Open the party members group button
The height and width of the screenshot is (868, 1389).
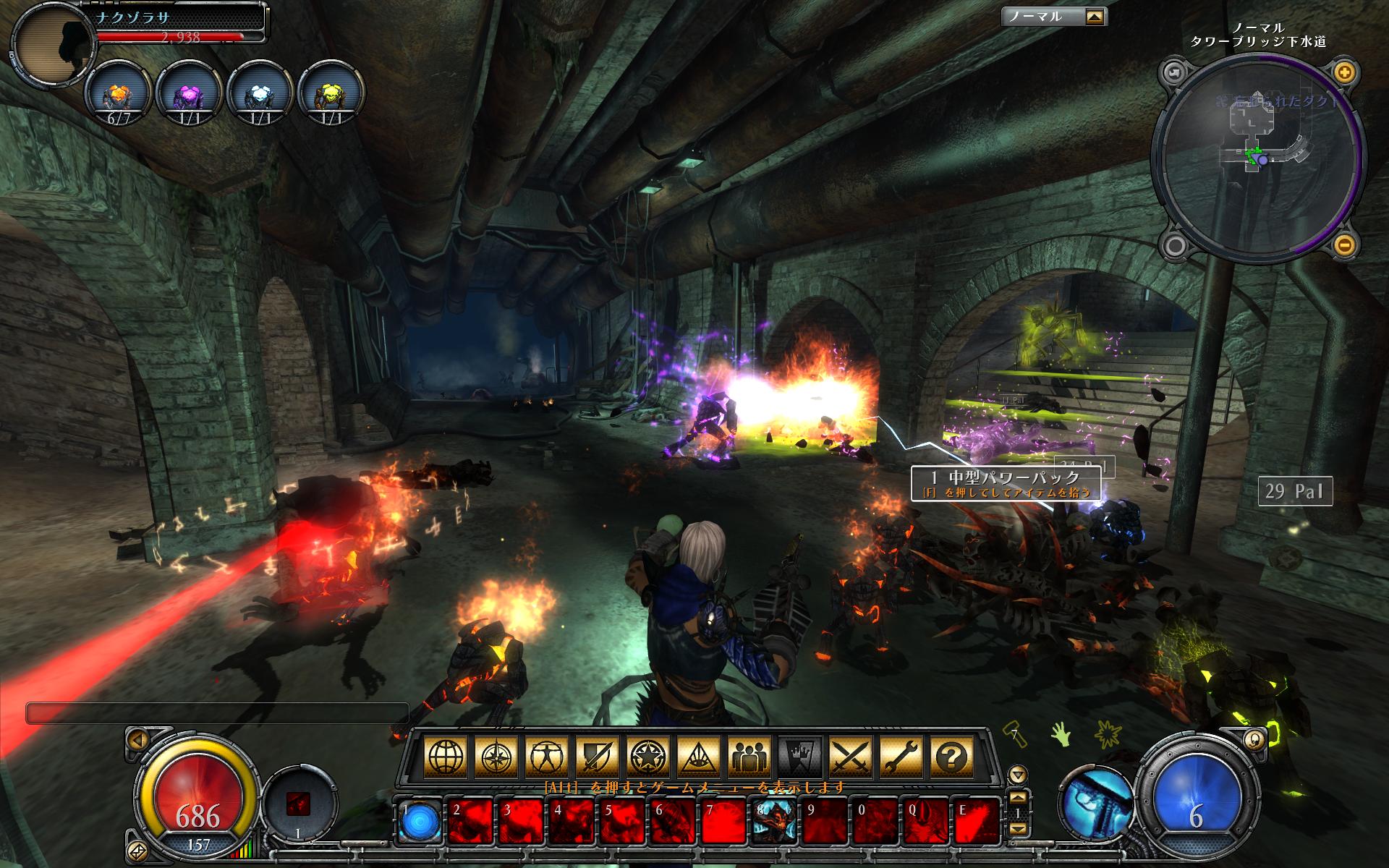(748, 757)
